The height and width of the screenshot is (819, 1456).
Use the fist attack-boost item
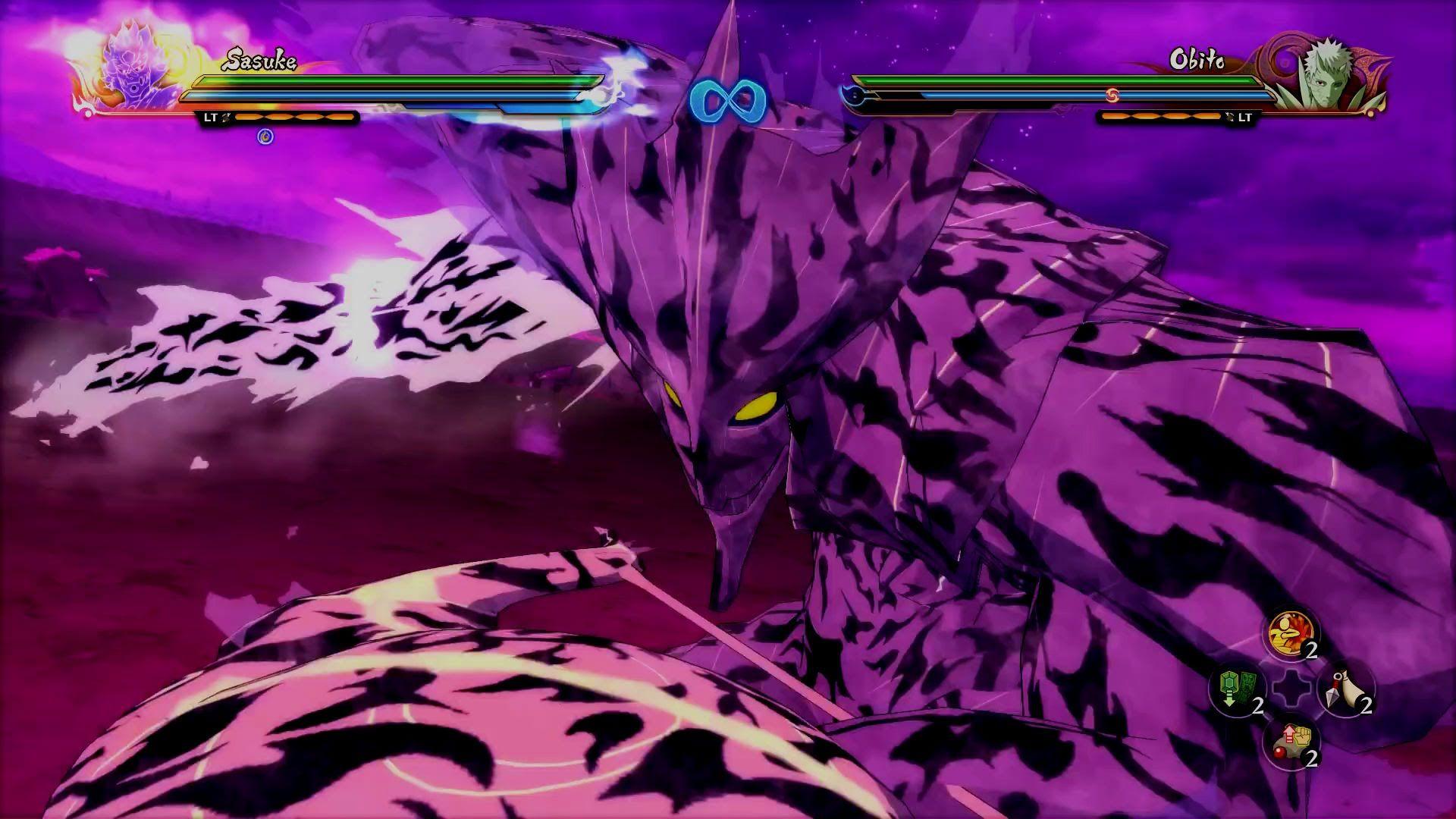(1291, 742)
